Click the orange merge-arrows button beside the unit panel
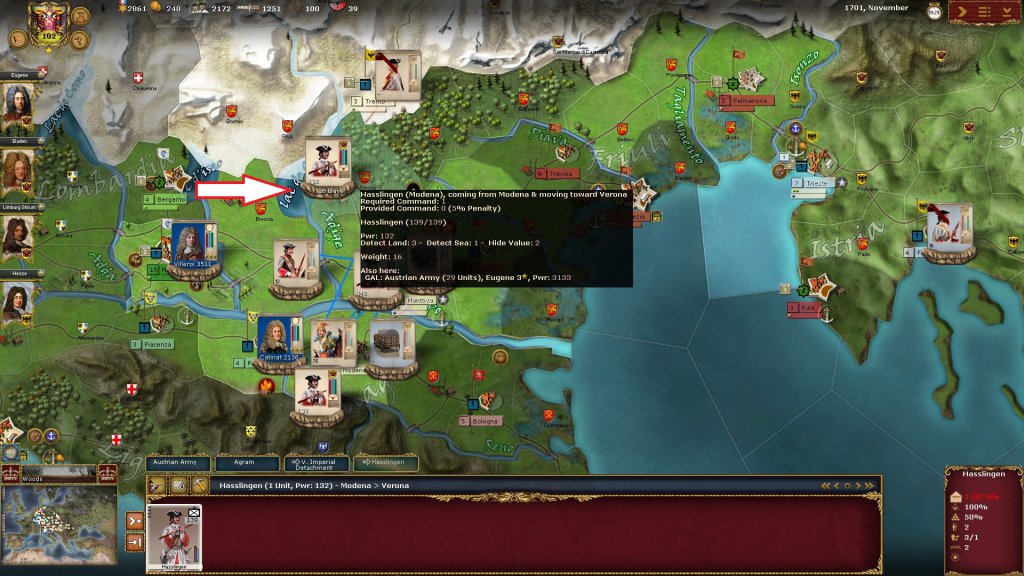The image size is (1024, 576). pos(135,520)
